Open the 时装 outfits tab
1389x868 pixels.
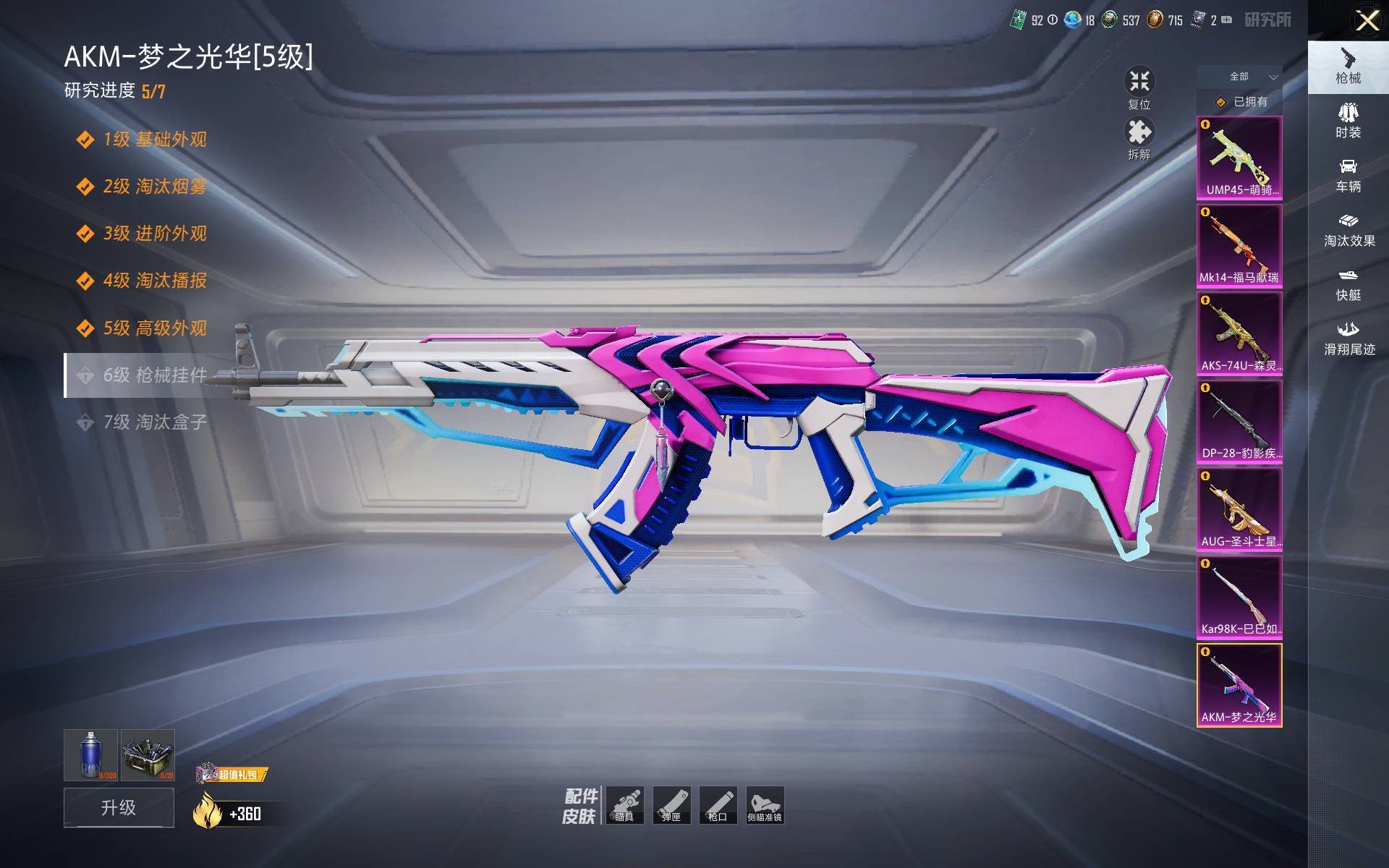tap(1348, 121)
